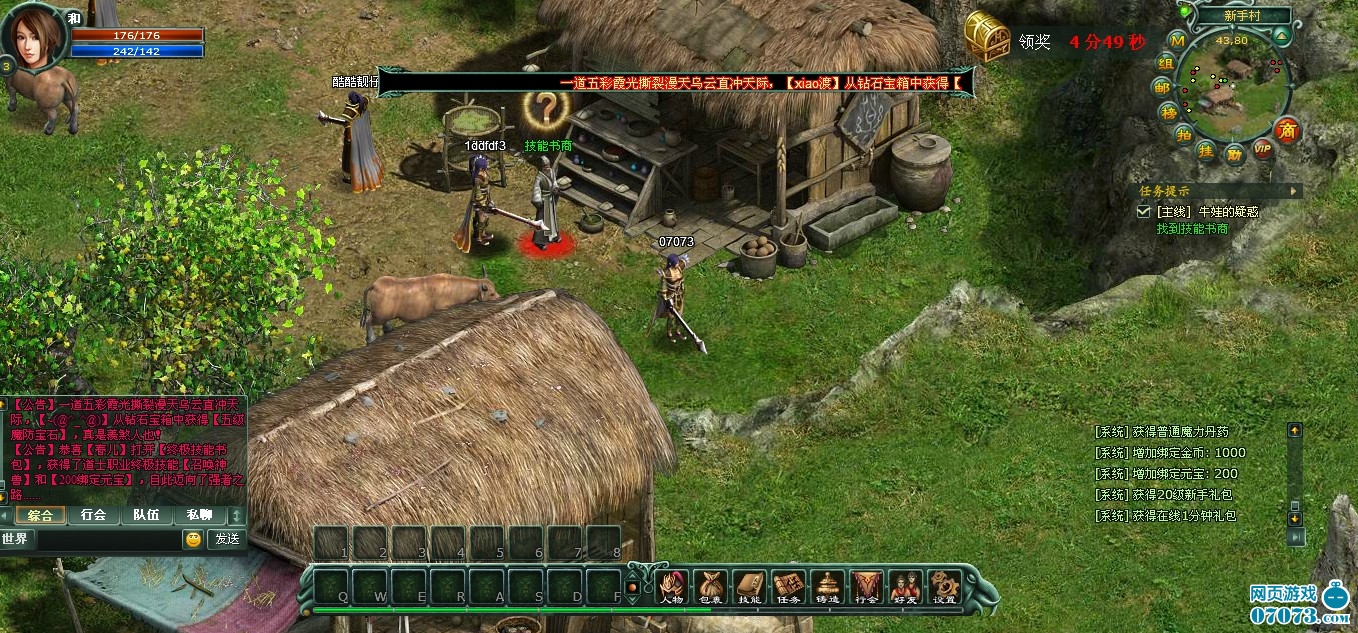Switch chat to the 行会 tab
1358x633 pixels.
[93, 515]
